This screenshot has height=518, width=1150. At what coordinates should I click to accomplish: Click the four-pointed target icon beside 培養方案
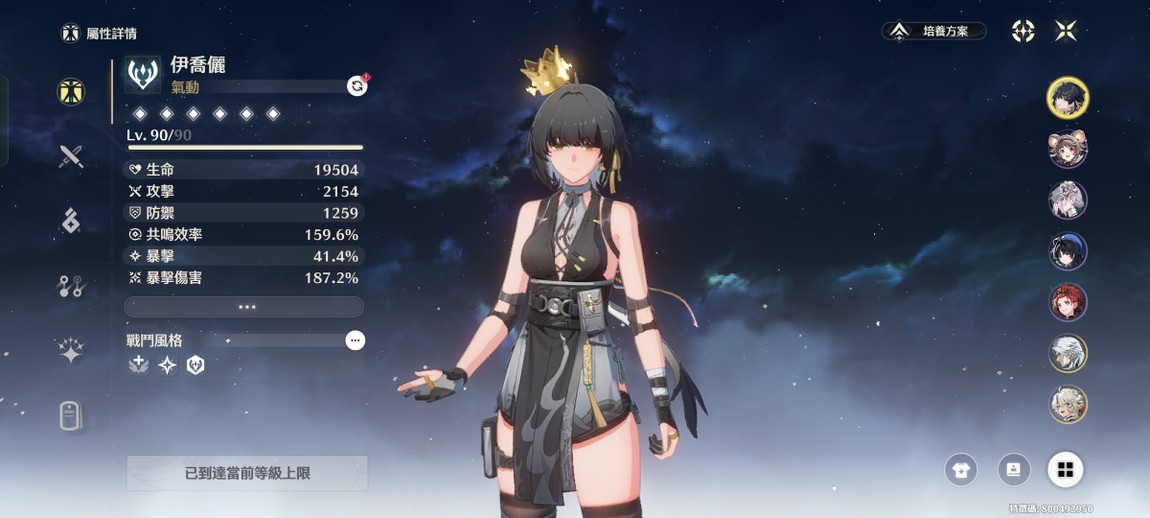tap(1023, 31)
